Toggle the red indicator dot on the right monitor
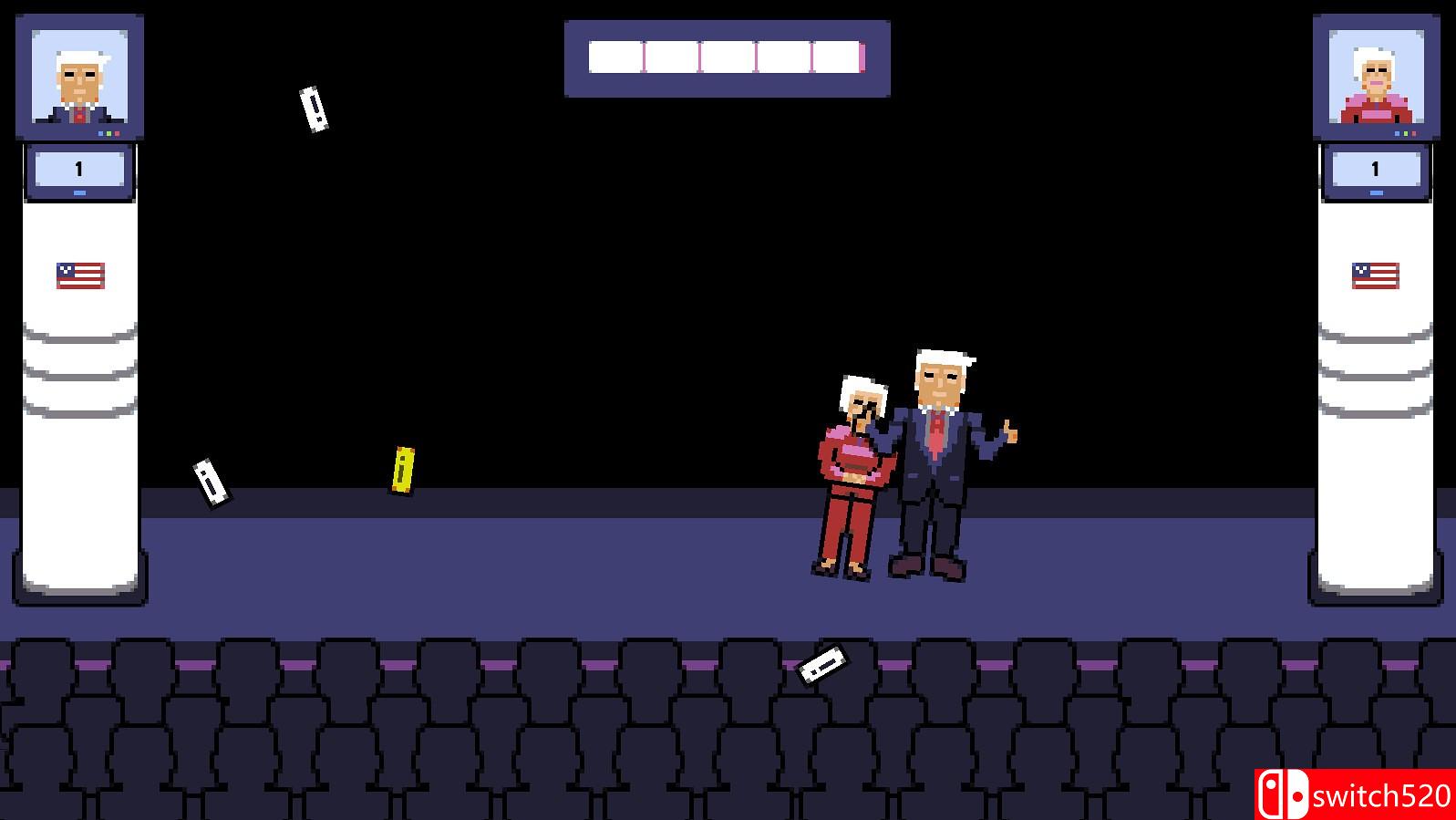Viewport: 1456px width, 820px height. [x=1414, y=133]
